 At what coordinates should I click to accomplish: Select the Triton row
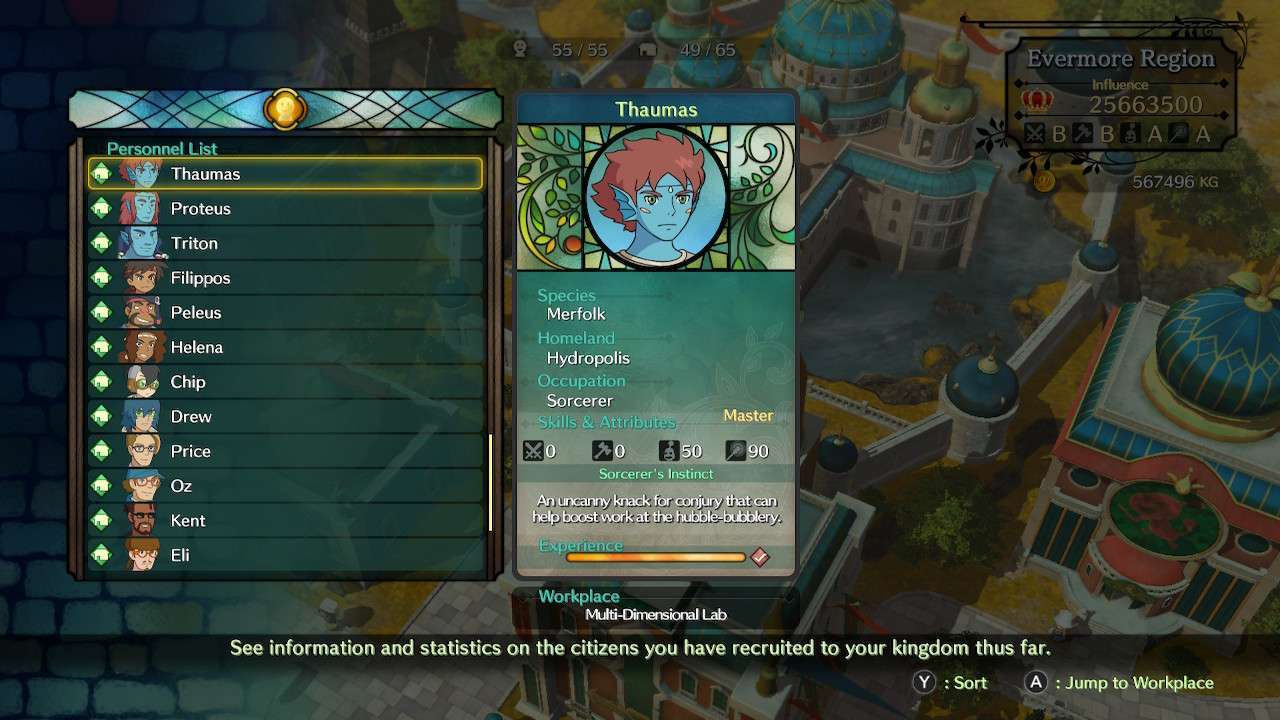(x=285, y=243)
